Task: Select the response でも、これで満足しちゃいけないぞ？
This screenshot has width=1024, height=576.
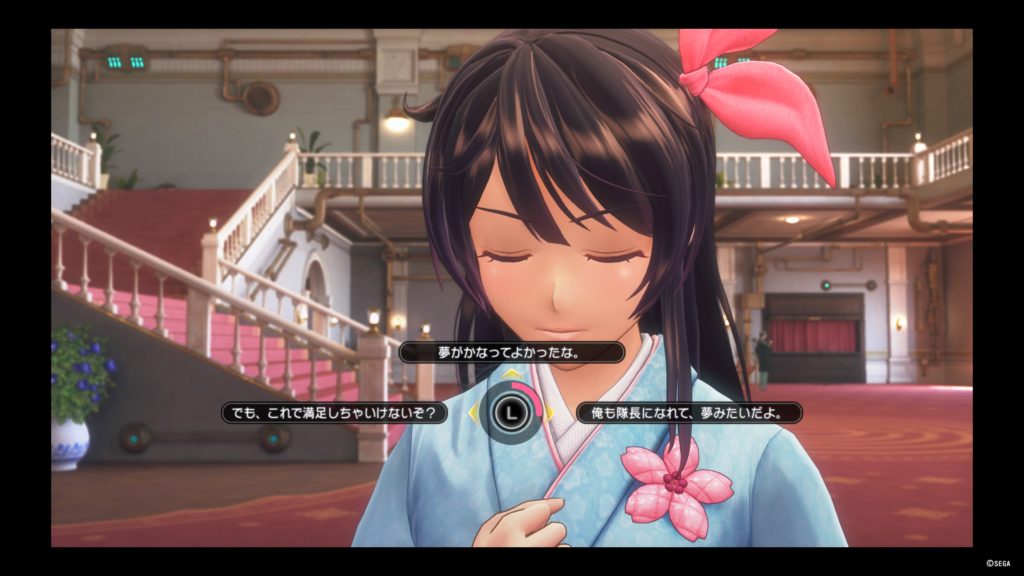Action: (x=335, y=412)
